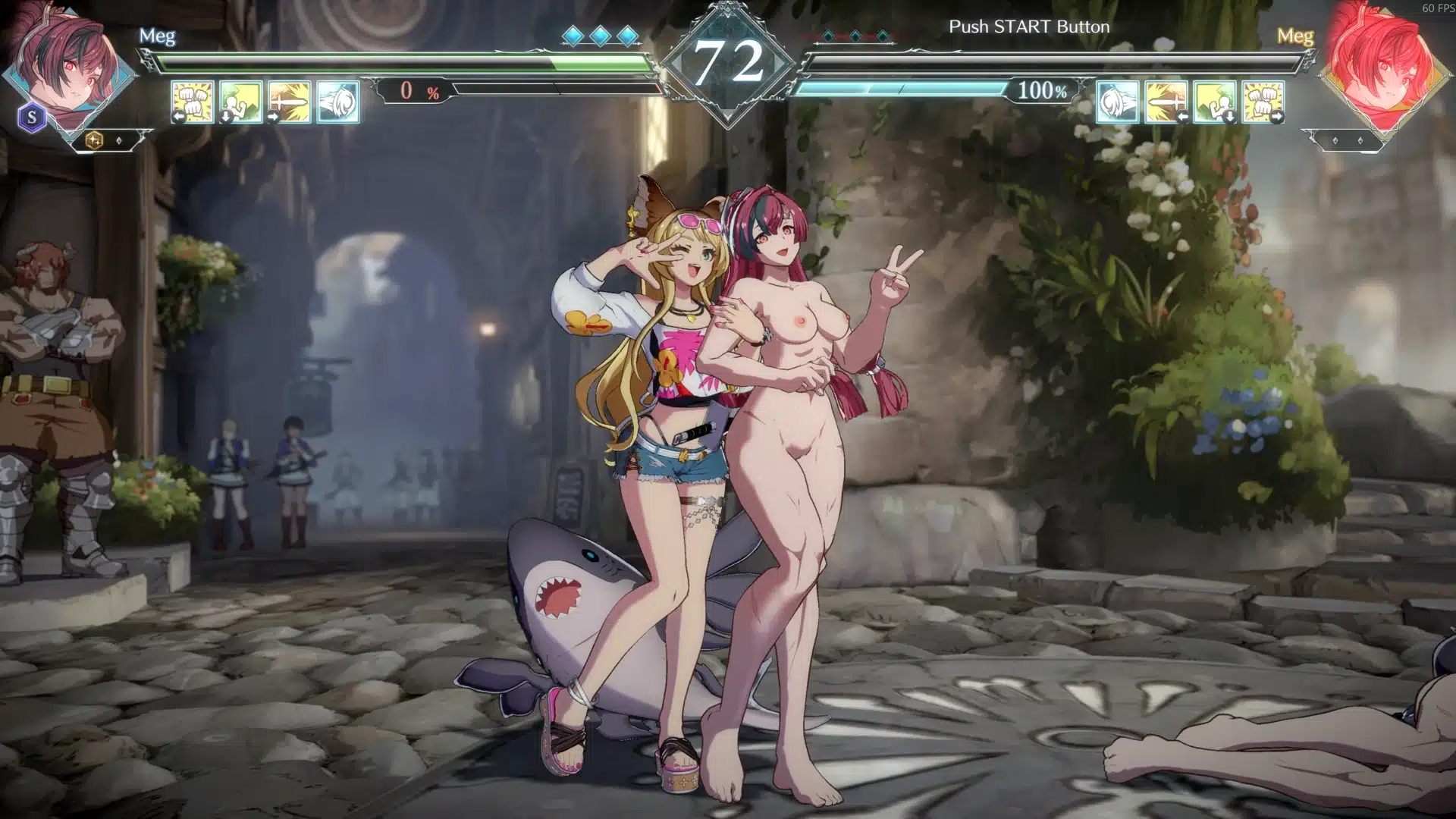
Task: Click Player 2's fist punch skill icon
Action: pyautogui.click(x=1263, y=102)
